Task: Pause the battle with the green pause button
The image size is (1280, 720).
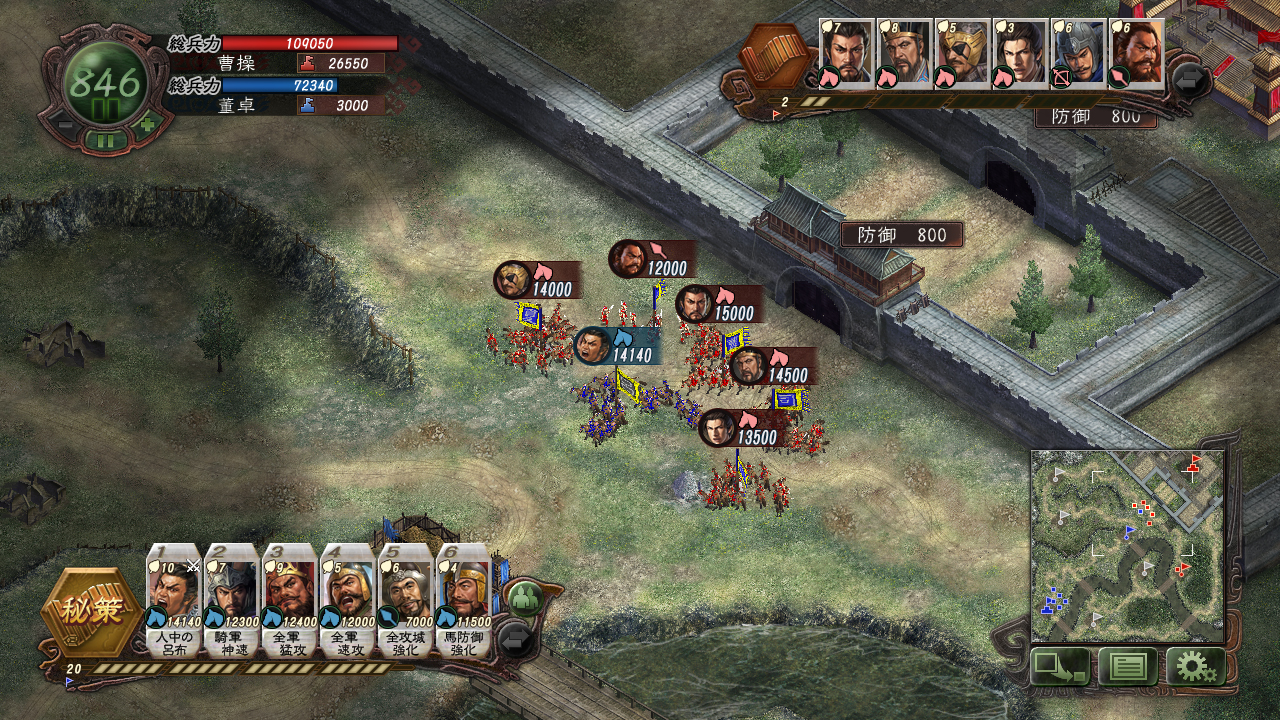Action: 105,140
